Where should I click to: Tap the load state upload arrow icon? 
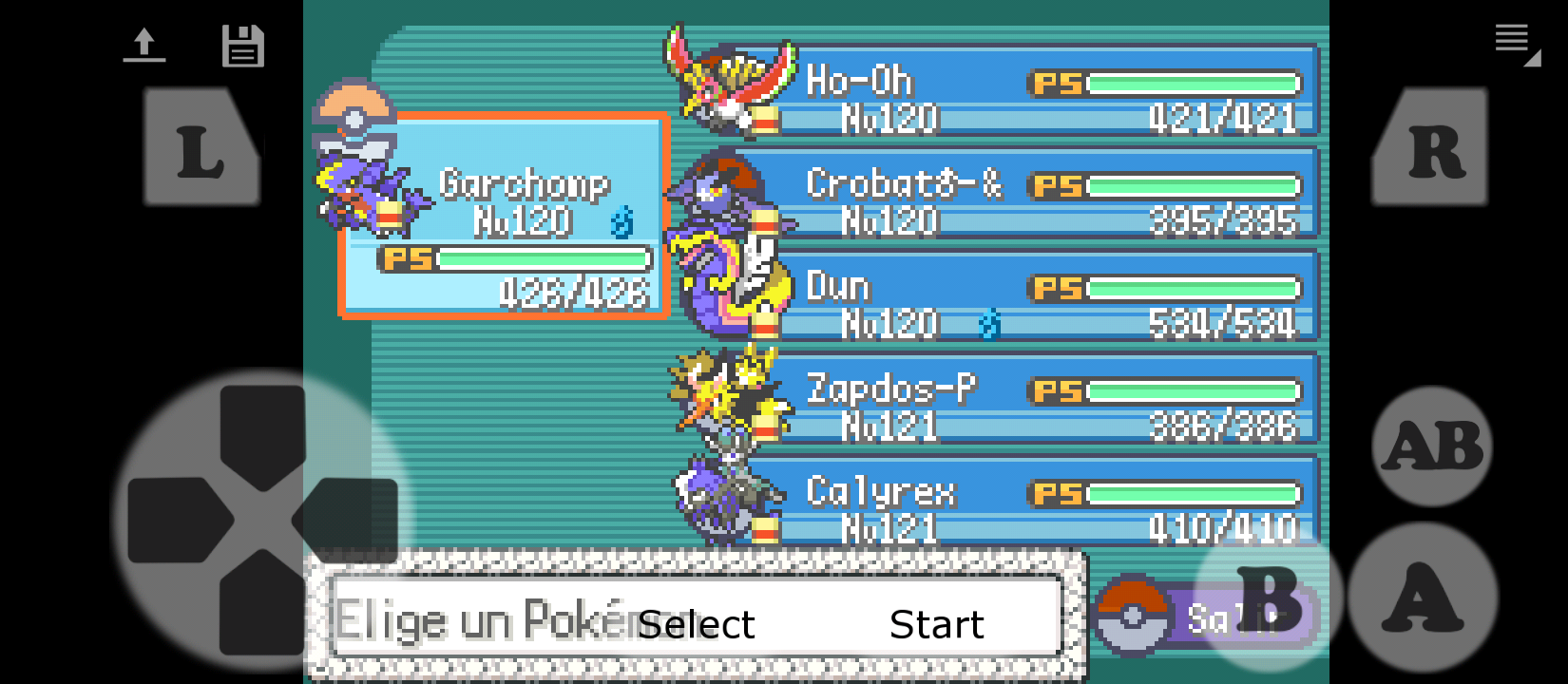[144, 45]
